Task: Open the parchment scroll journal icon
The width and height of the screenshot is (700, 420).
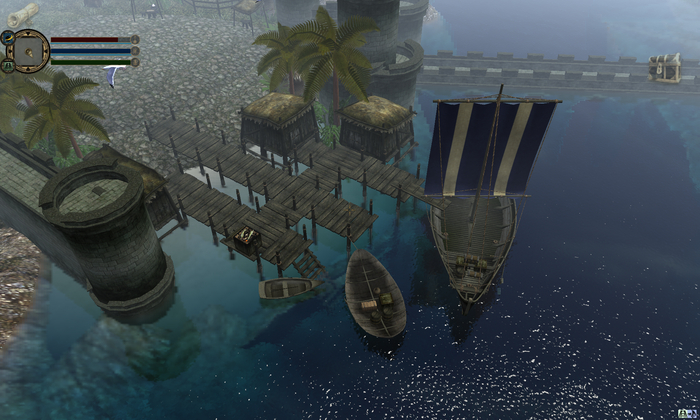Action: (x=22, y=13)
